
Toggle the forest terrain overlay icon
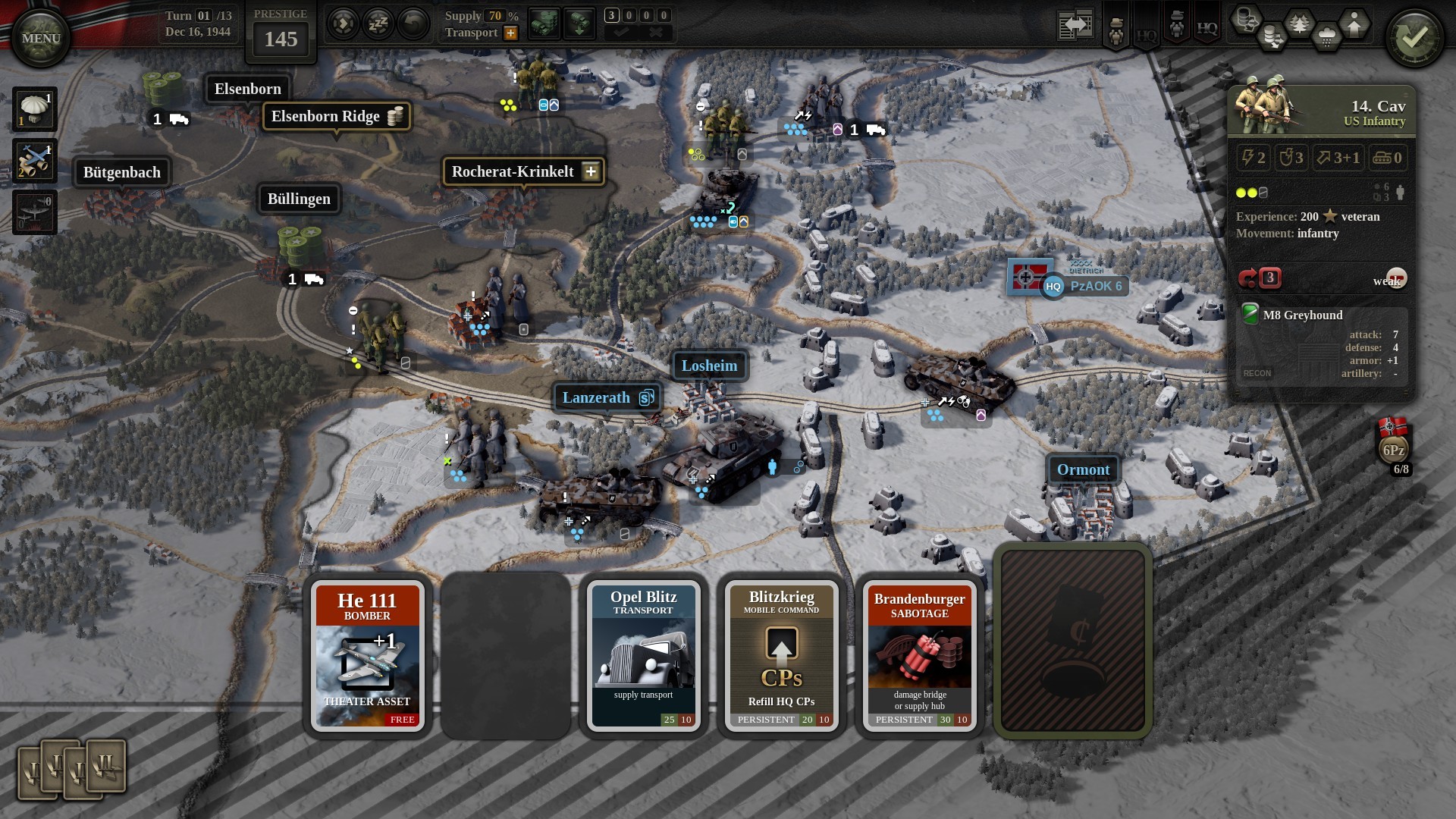click(x=1299, y=24)
